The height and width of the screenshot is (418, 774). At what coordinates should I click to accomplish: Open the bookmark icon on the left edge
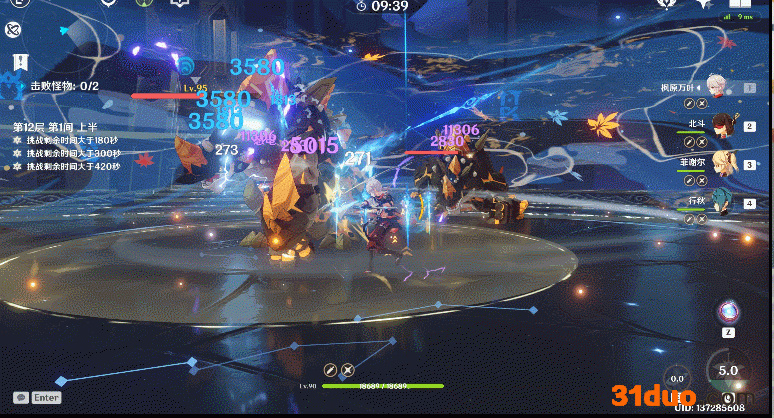(x=18, y=63)
